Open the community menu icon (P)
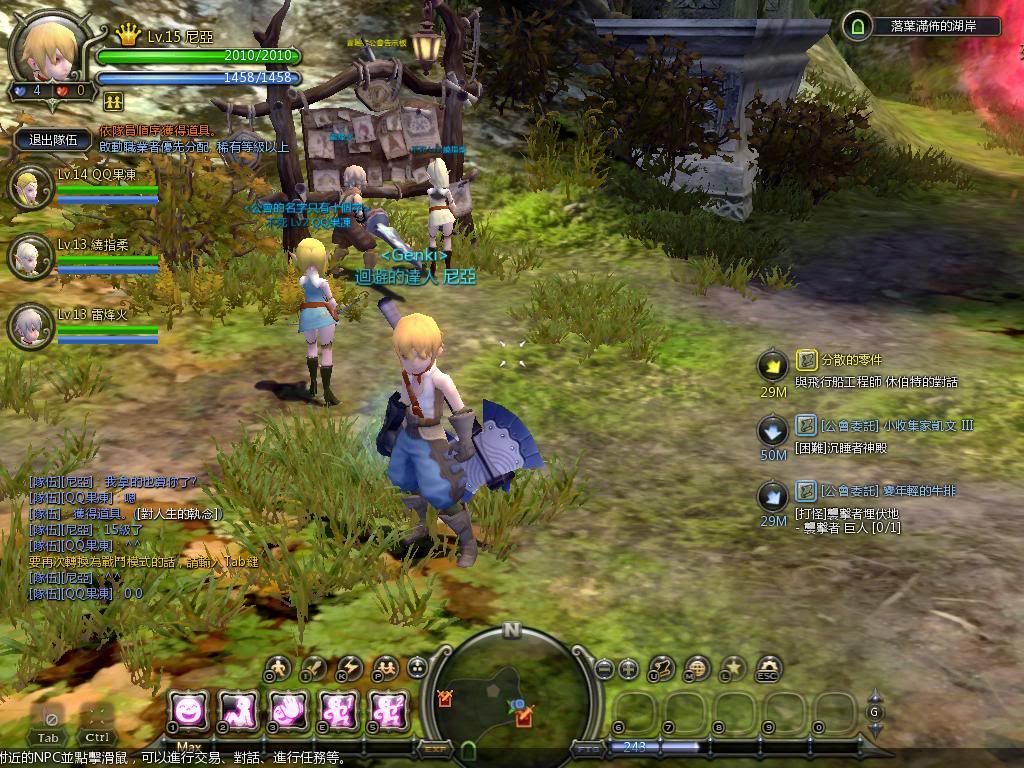The width and height of the screenshot is (1024, 768). pos(385,667)
